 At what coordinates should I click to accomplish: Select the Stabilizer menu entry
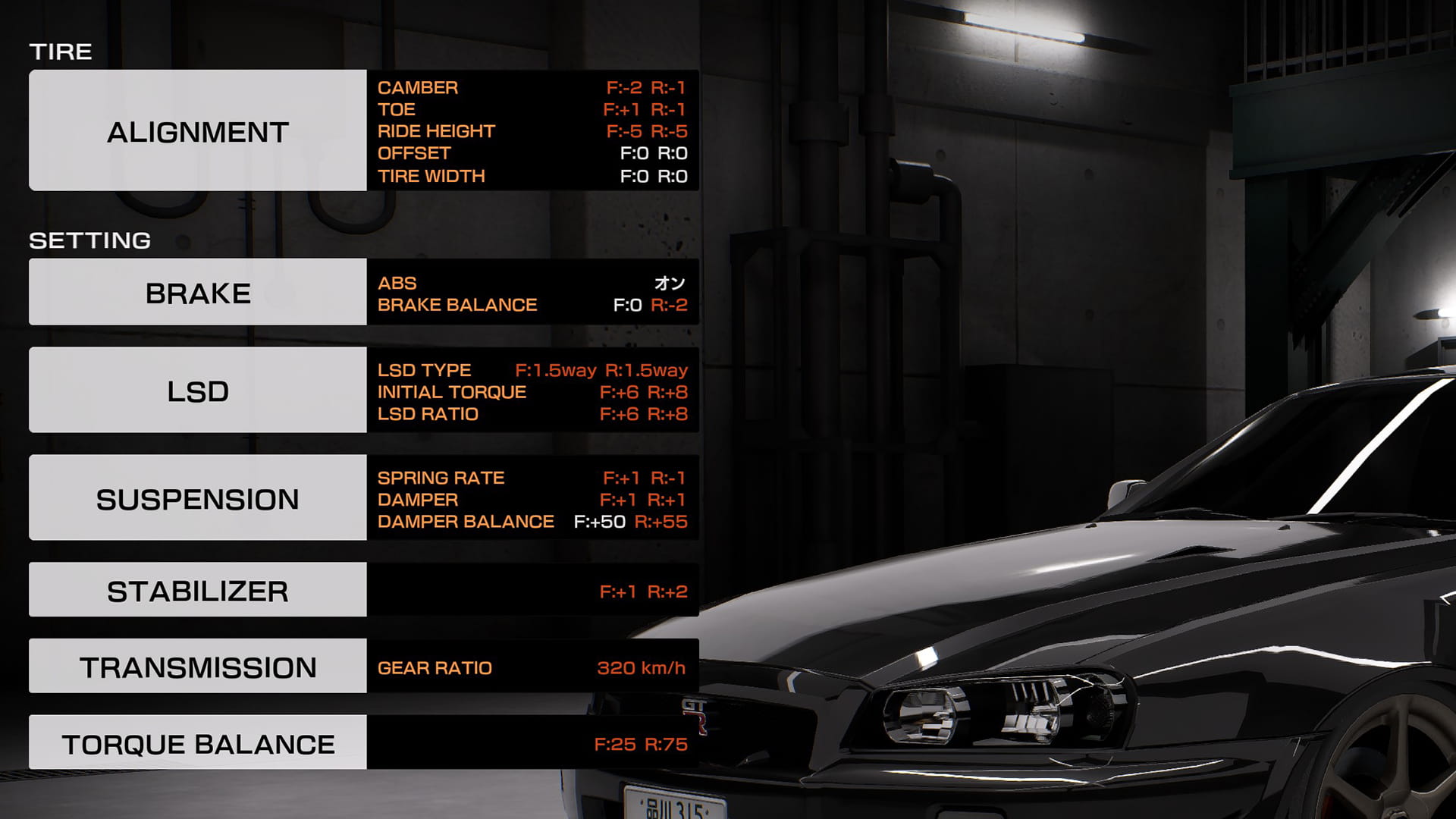pyautogui.click(x=197, y=590)
